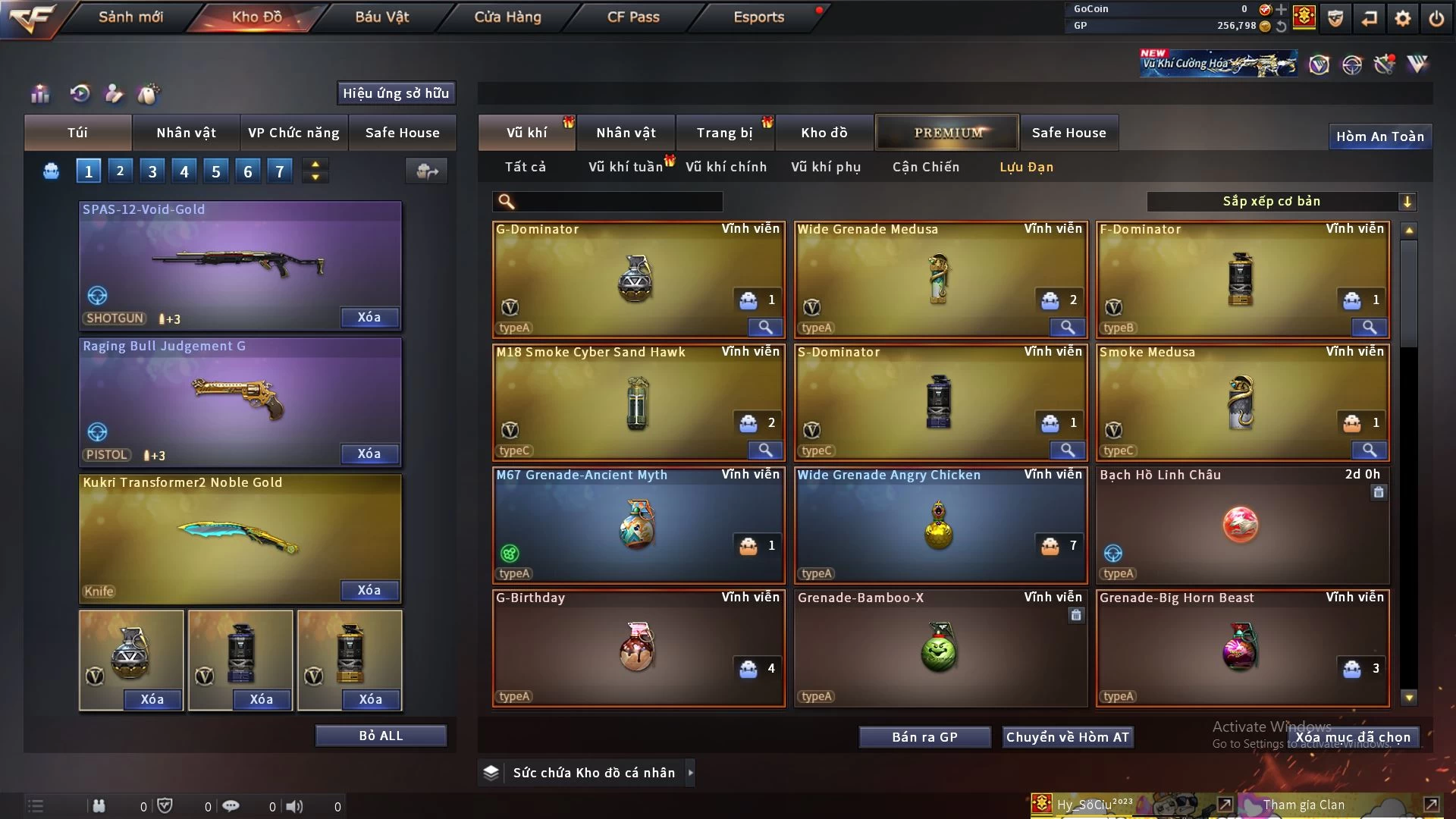1456x819 pixels.
Task: Click Bỏ ALL to unequip everything
Action: 381,736
